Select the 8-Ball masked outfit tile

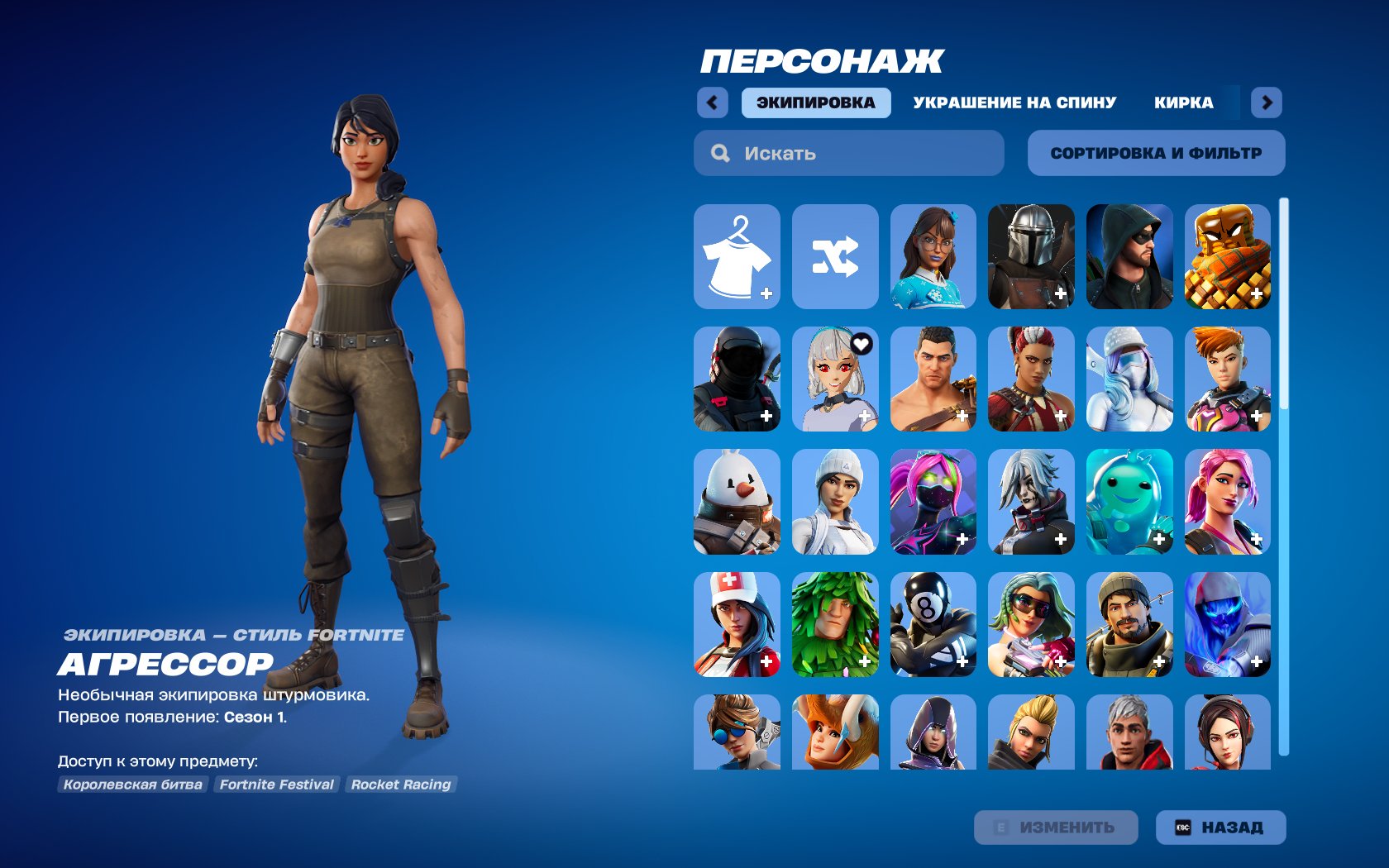[933, 626]
